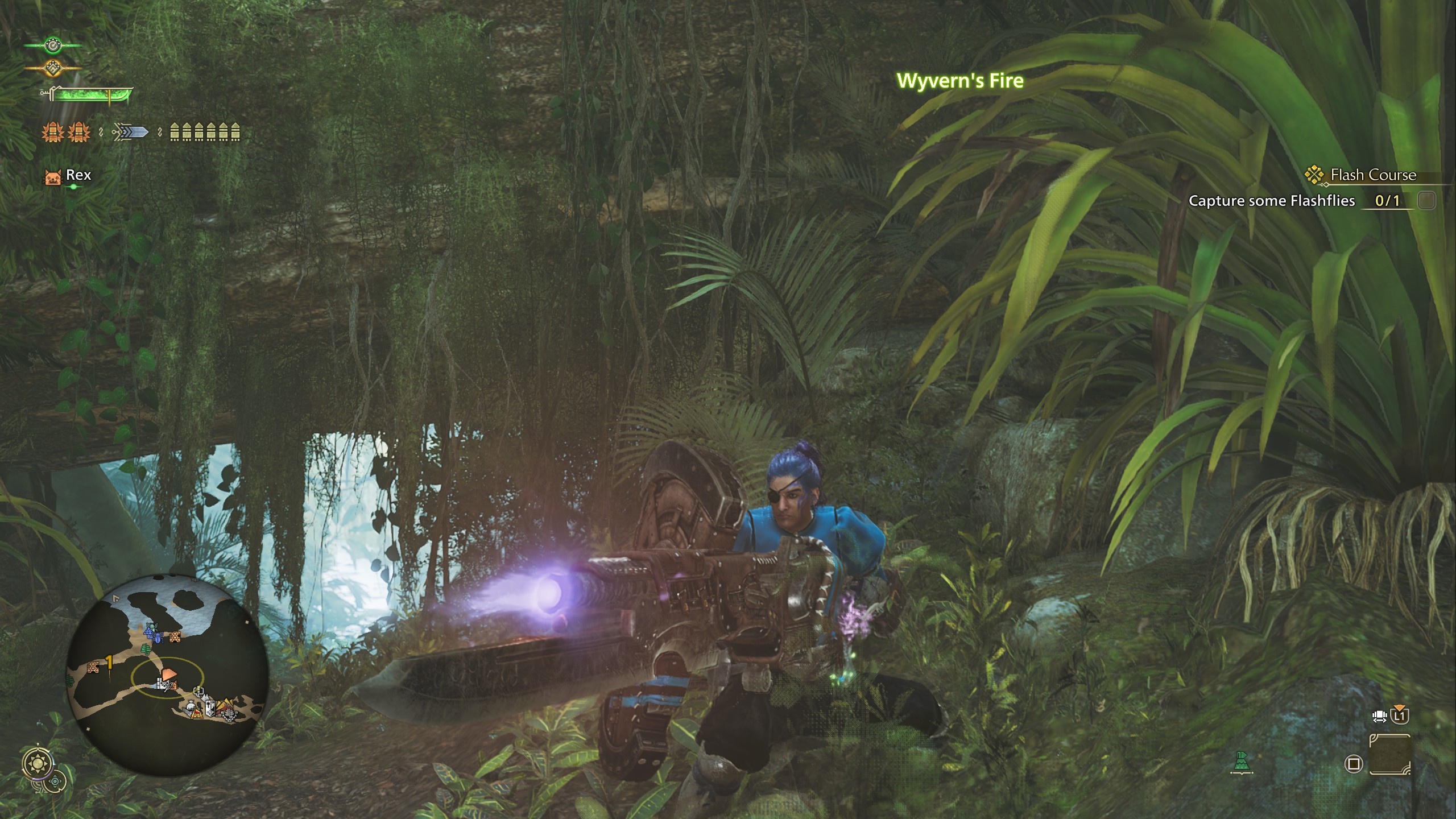Screen dimensions: 1456x819
Task: Select the empty item bar slot
Action: tap(1389, 755)
